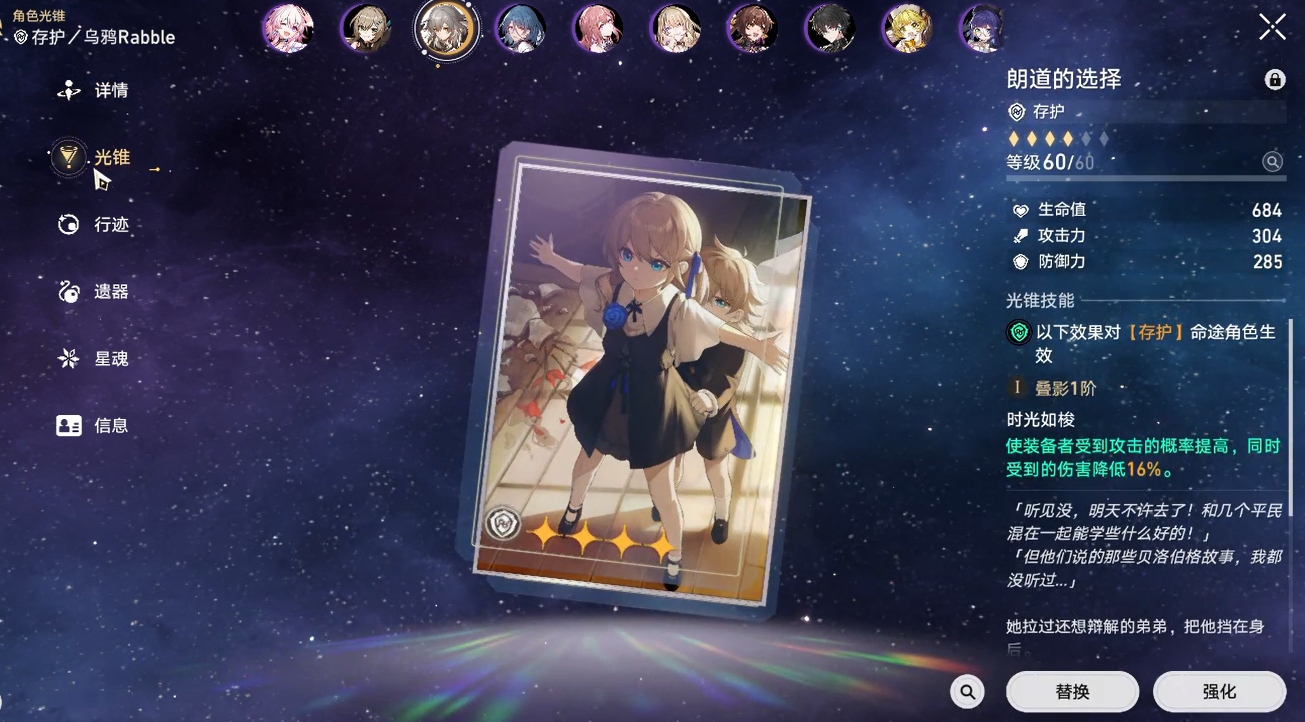Viewport: 1305px width, 722px height.
Task: Open level details magnifier beside 等级
Action: pos(1272,162)
